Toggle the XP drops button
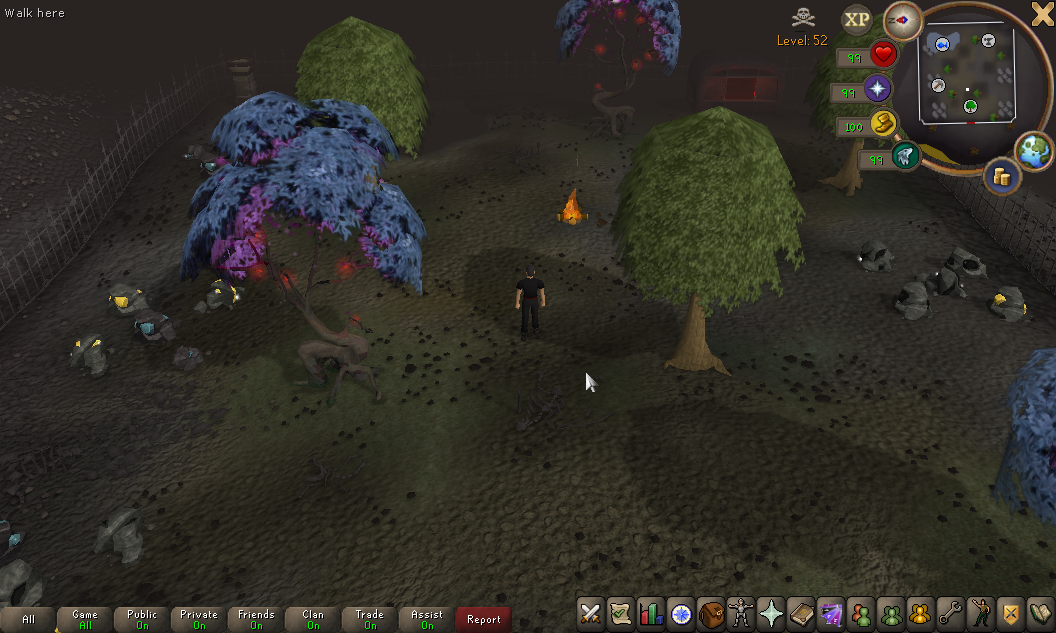The height and width of the screenshot is (633, 1056). (x=857, y=19)
